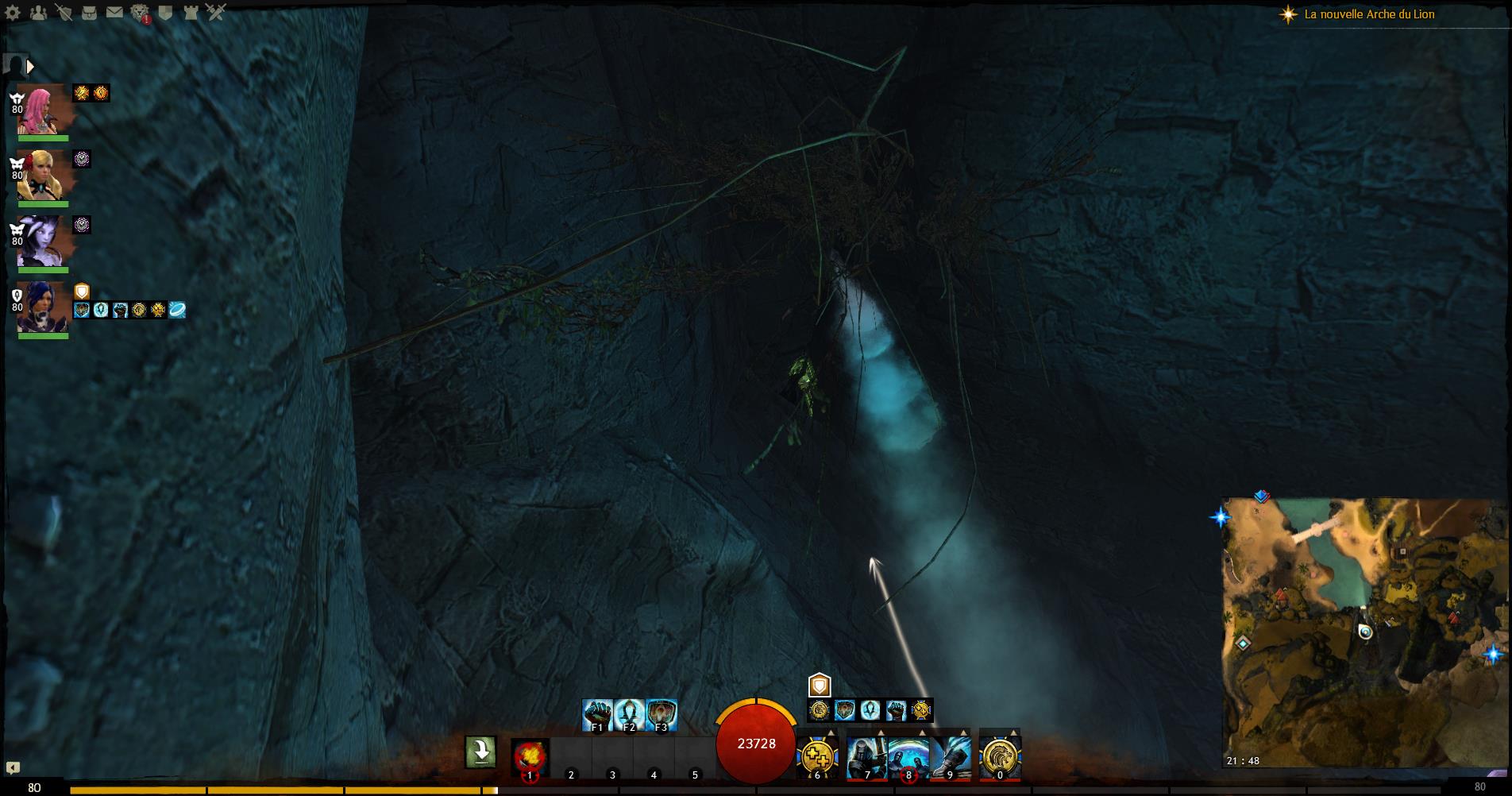
Task: Open the game menu gear icon
Action: [13, 13]
